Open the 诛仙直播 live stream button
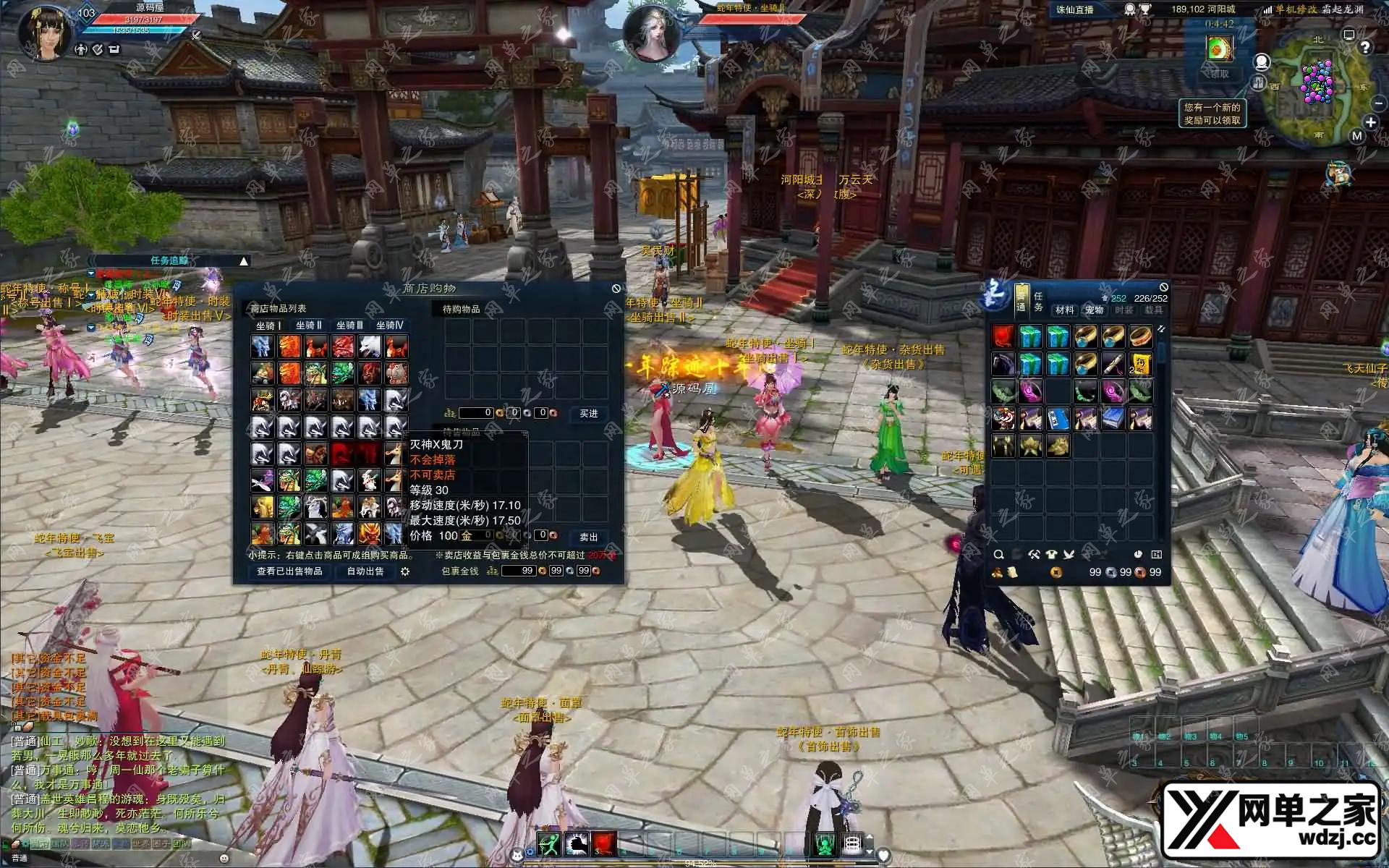Viewport: 1389px width, 868px height. [1075, 10]
